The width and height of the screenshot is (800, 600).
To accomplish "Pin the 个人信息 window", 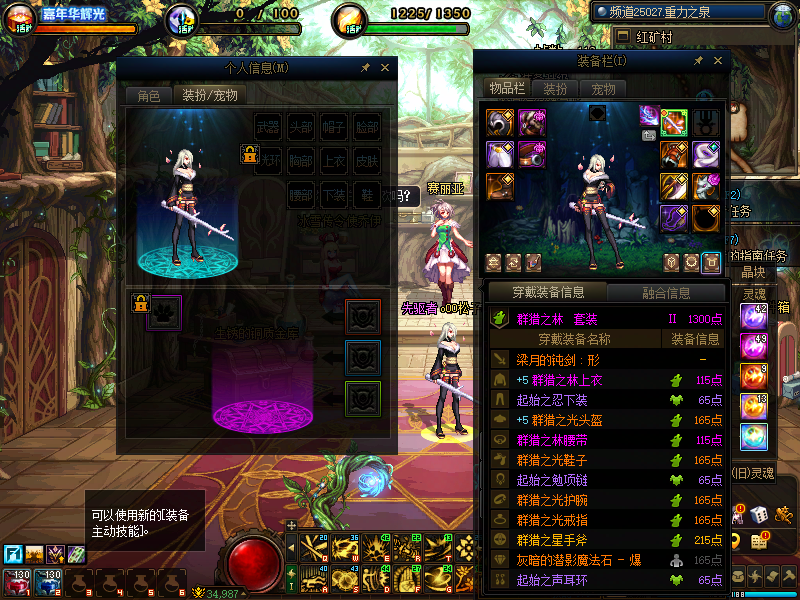I will point(366,68).
